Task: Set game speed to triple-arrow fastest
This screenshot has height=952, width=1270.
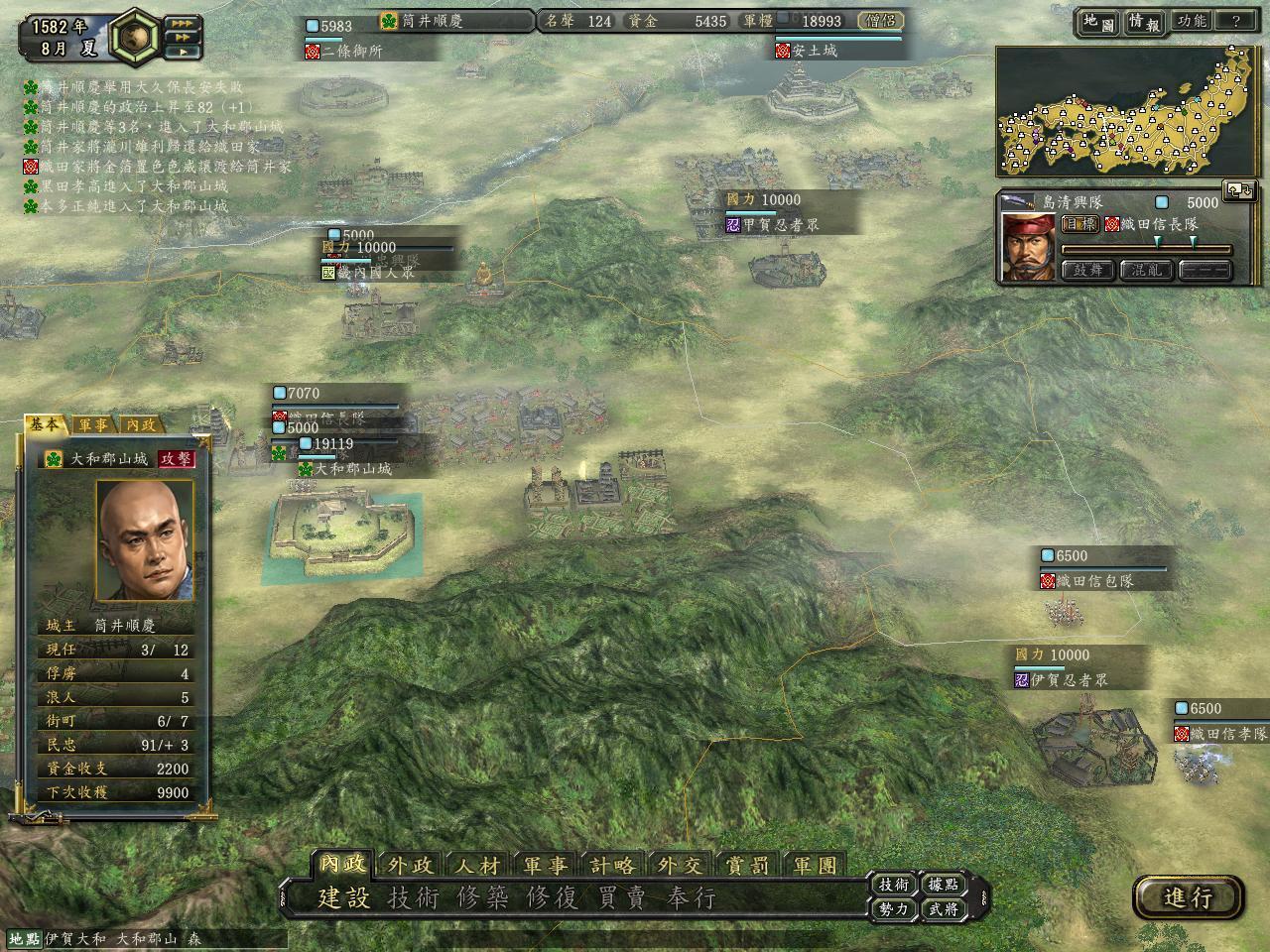Action: [182, 22]
